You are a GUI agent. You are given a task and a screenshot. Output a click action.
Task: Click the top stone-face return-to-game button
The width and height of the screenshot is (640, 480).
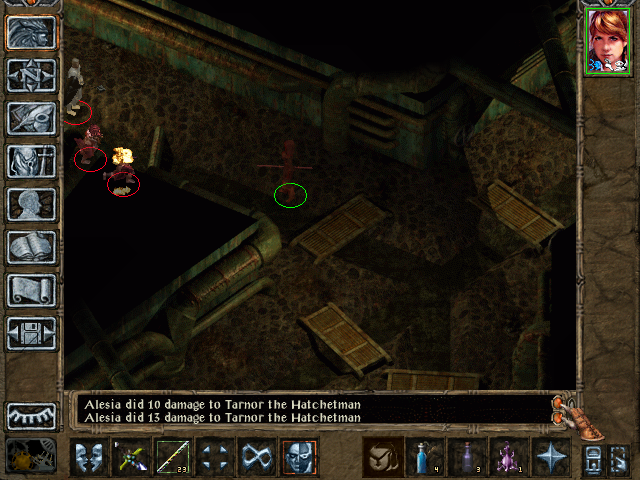[x=31, y=32]
